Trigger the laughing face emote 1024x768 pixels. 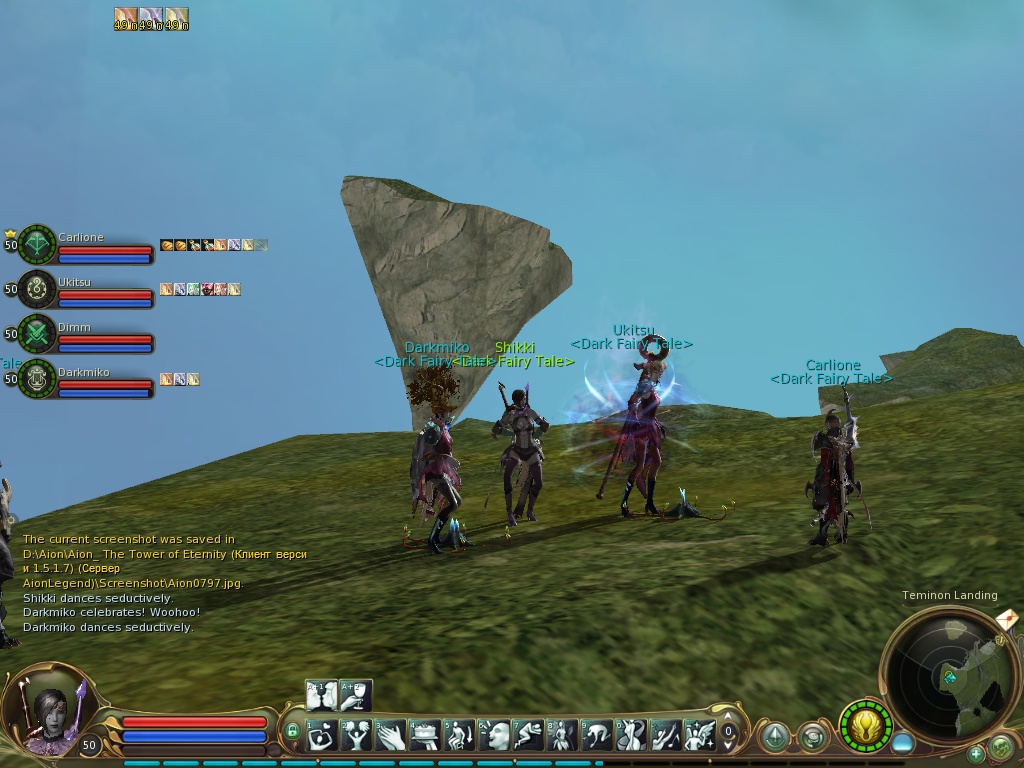coord(494,736)
